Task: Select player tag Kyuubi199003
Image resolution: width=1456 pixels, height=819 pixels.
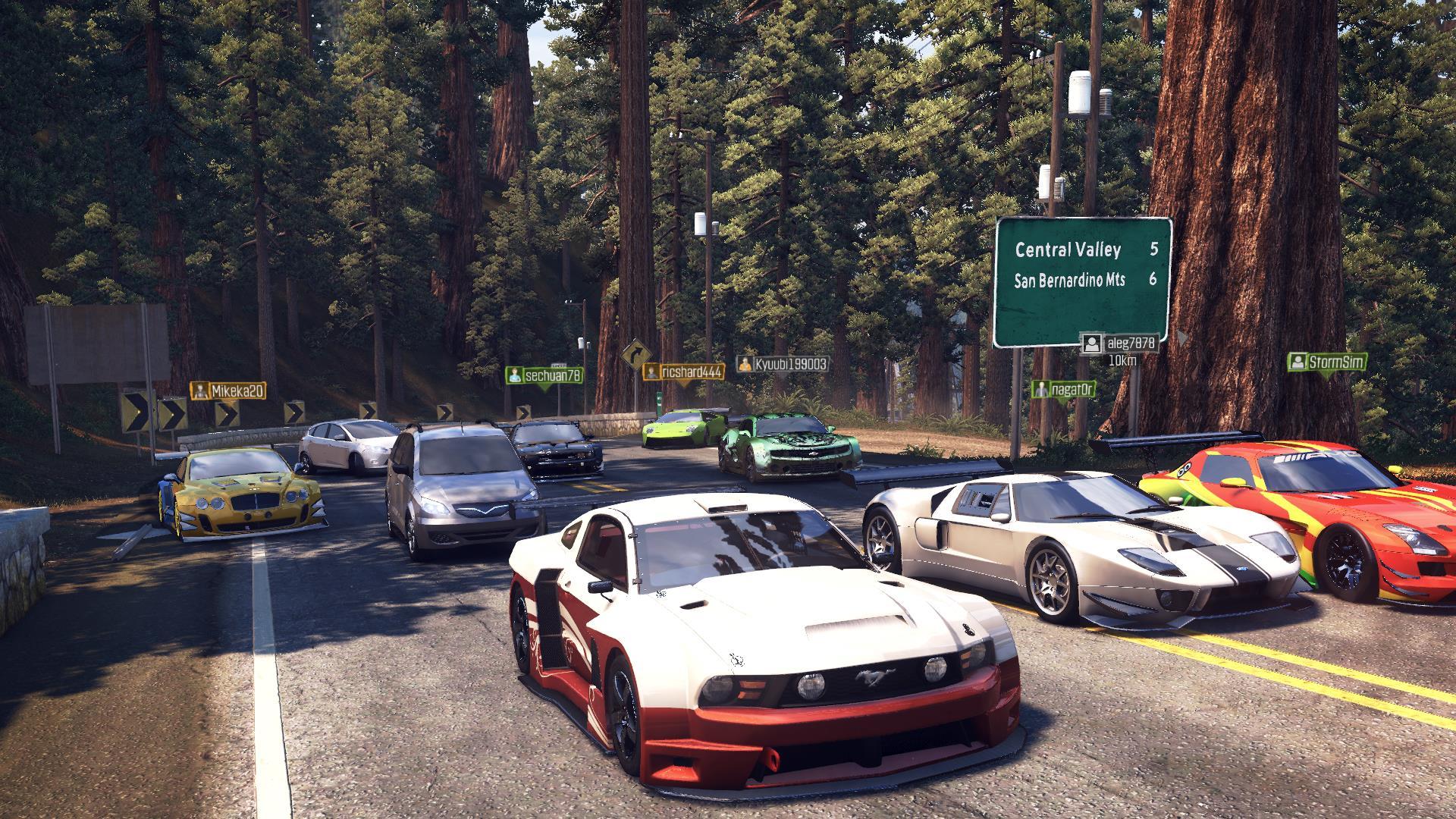Action: [783, 364]
